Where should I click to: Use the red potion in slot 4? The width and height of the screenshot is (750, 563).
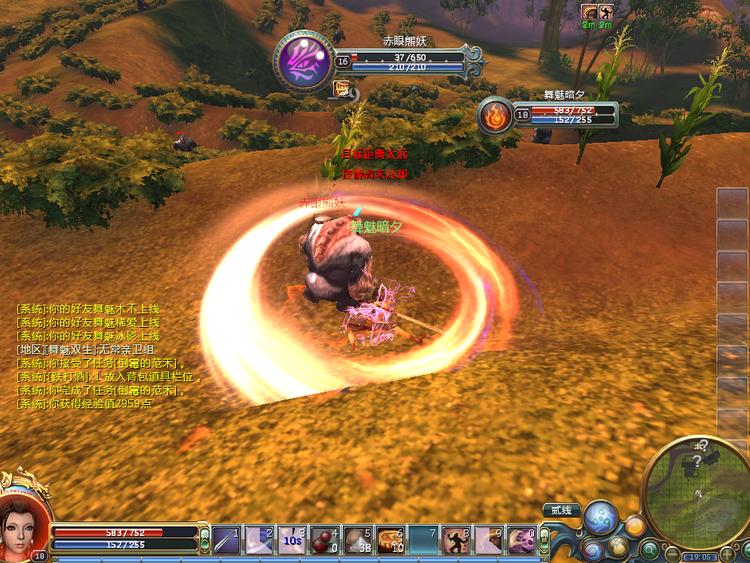[x=324, y=540]
